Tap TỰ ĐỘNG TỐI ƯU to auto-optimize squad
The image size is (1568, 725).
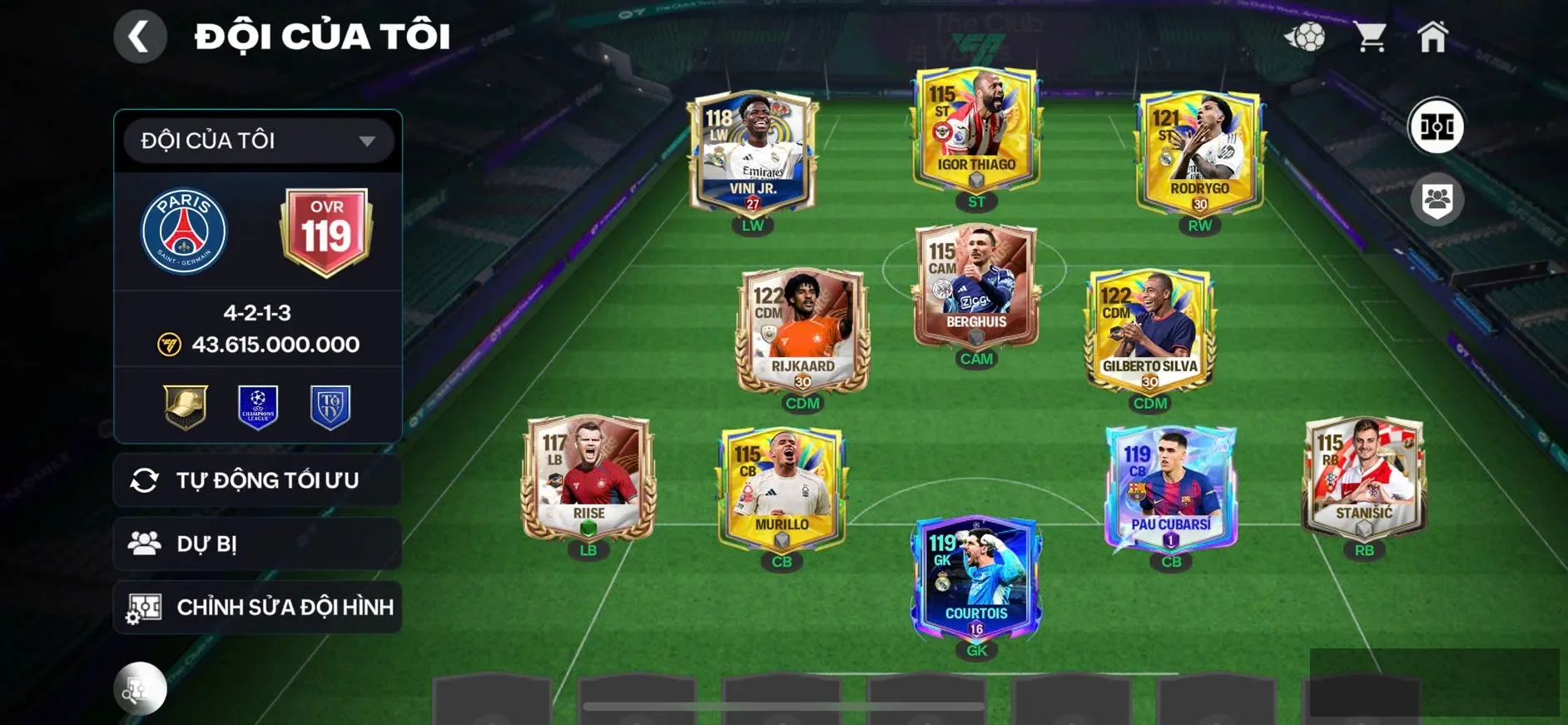(256, 480)
